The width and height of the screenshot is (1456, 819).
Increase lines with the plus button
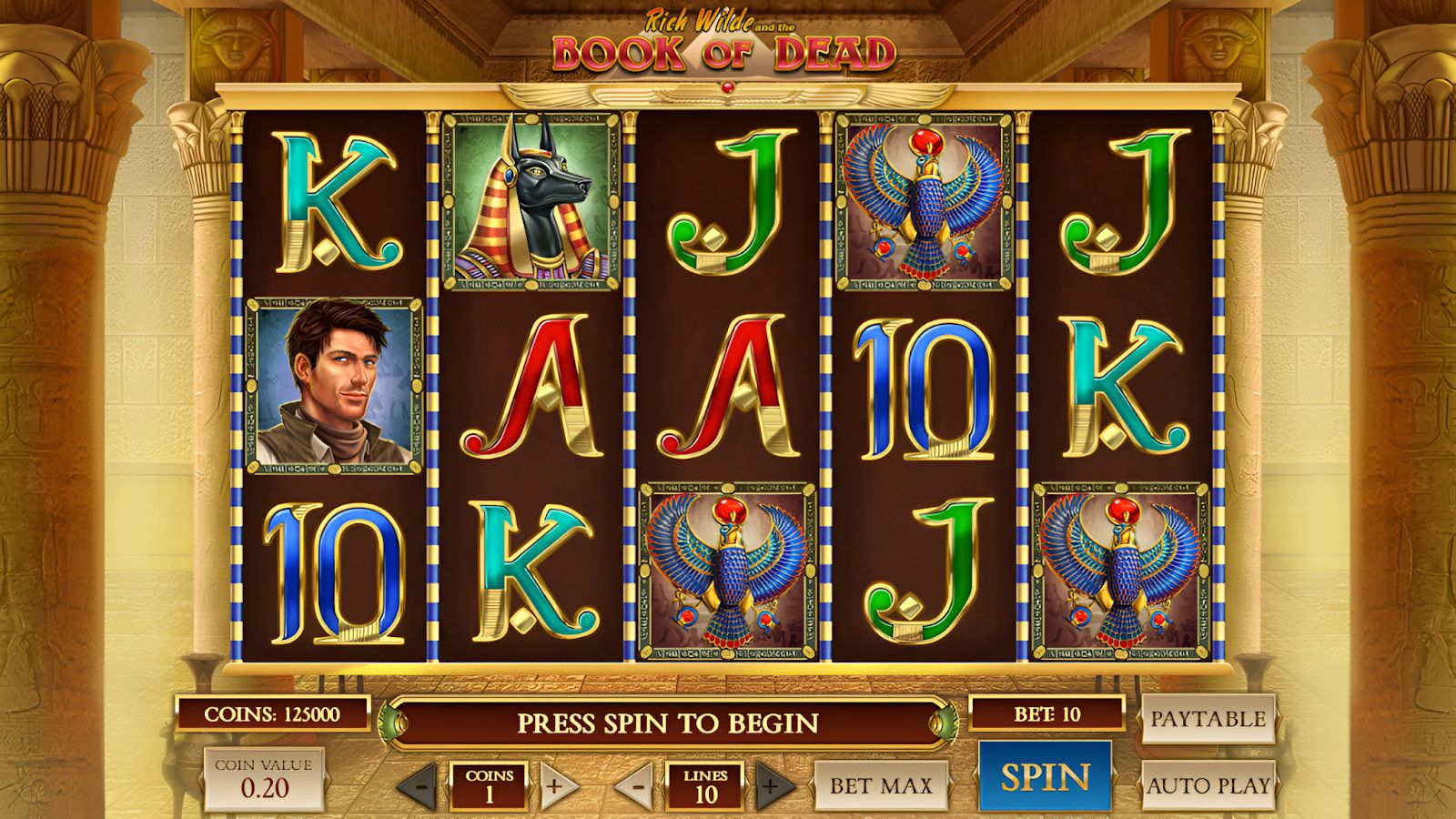[x=771, y=784]
